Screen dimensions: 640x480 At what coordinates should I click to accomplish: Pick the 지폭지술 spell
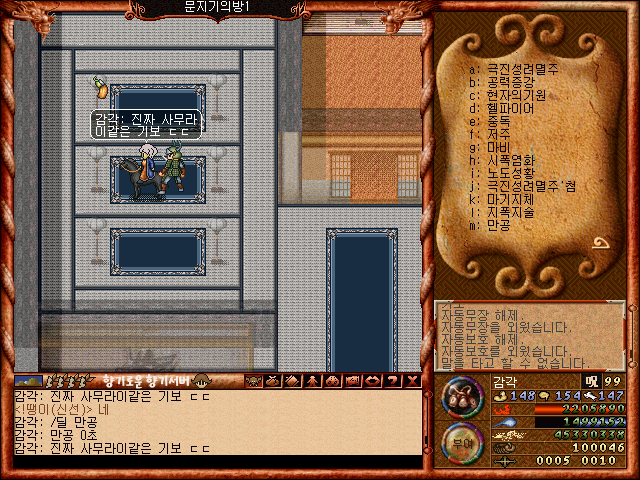pos(510,212)
